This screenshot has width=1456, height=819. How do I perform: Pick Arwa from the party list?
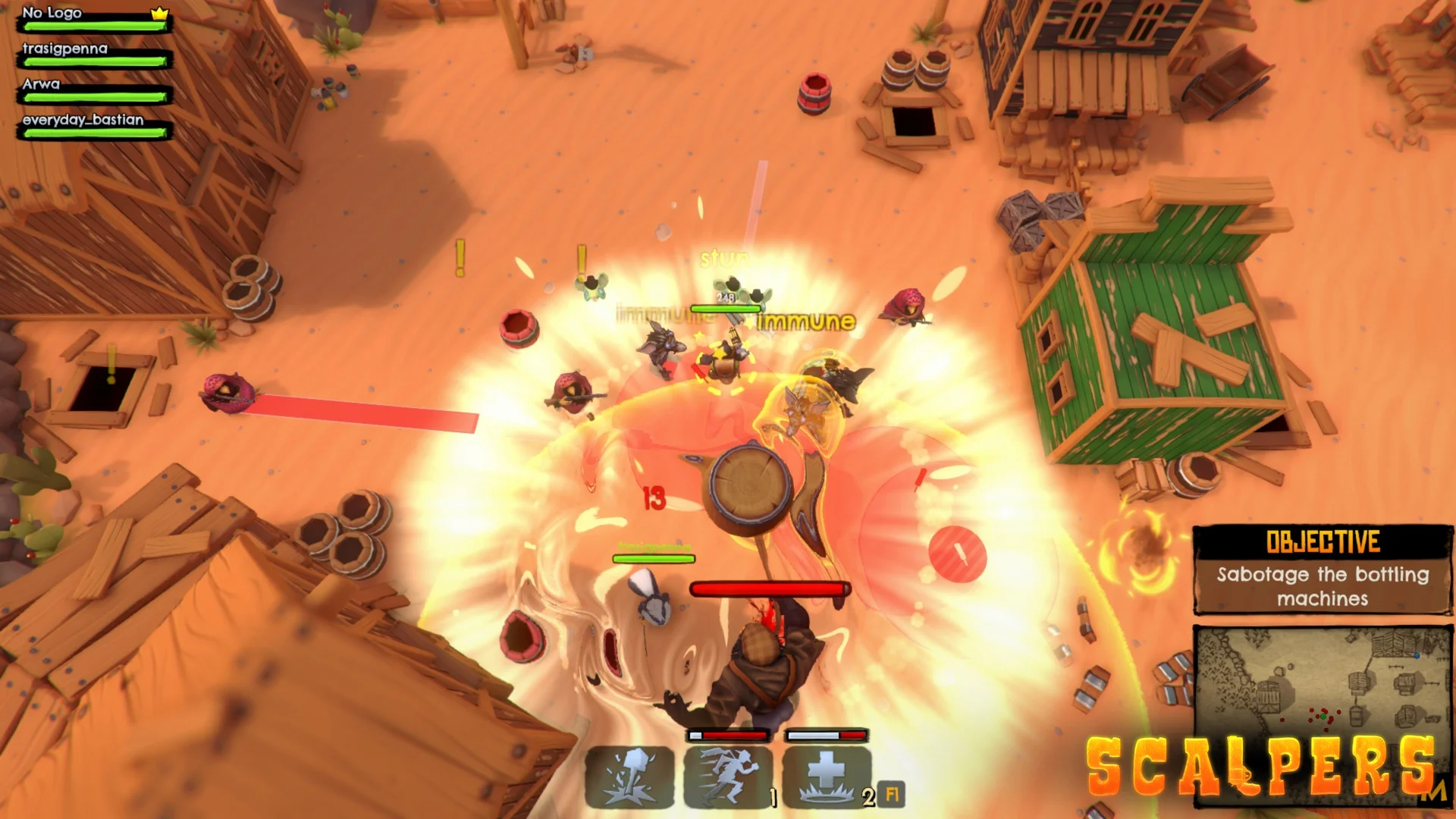click(x=94, y=90)
